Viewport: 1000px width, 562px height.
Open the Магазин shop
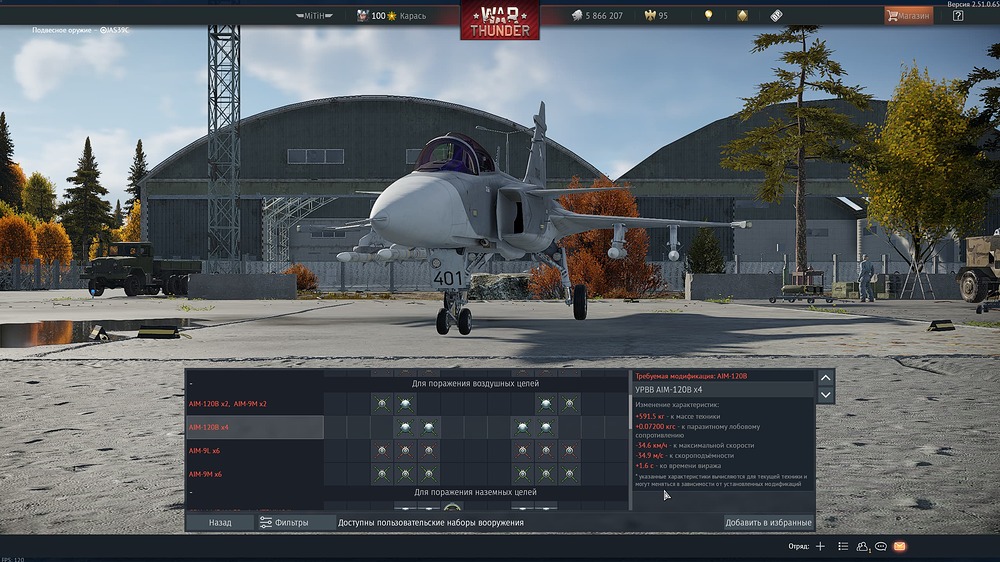click(908, 16)
